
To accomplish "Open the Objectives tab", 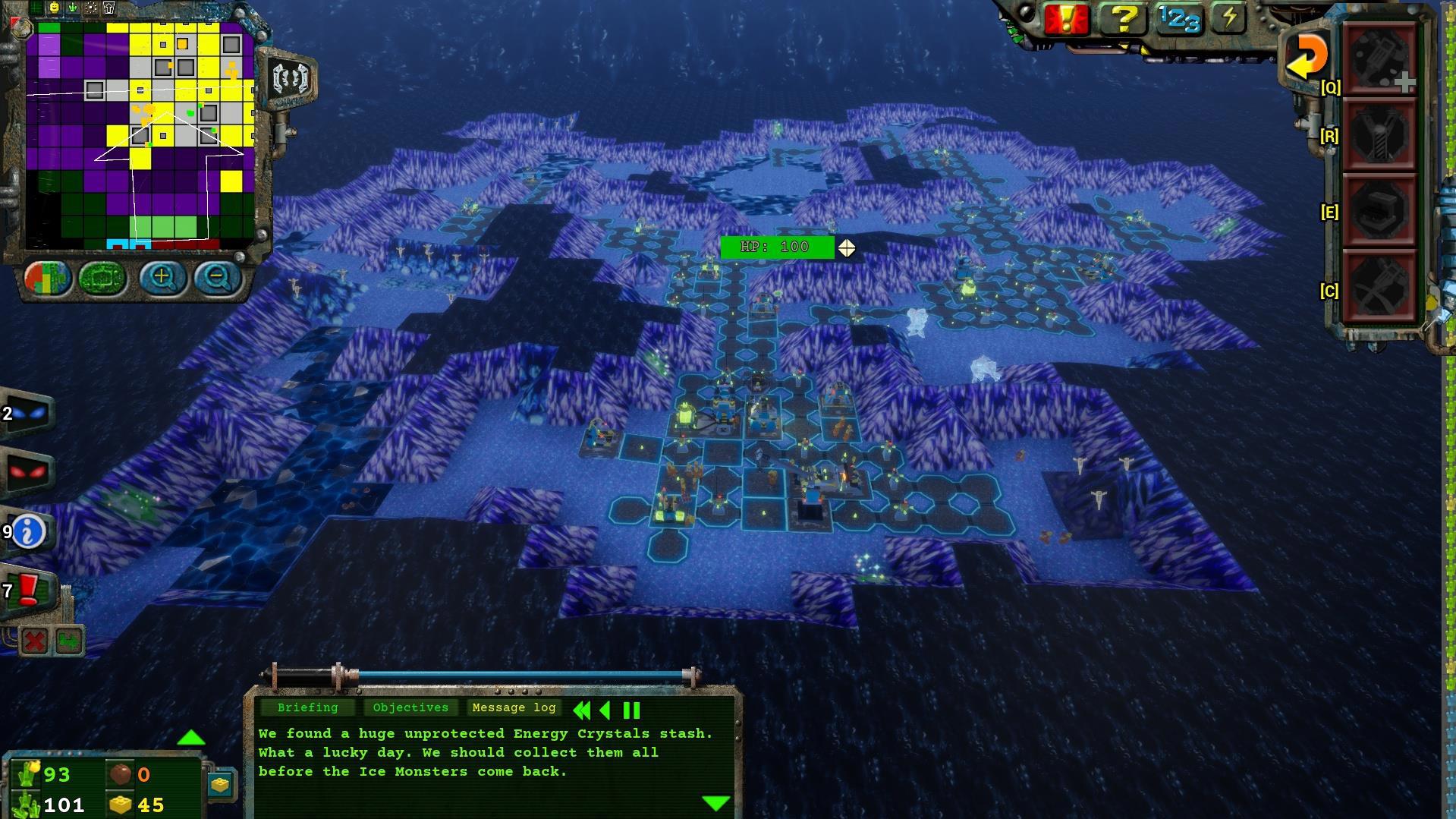I will pyautogui.click(x=410, y=707).
